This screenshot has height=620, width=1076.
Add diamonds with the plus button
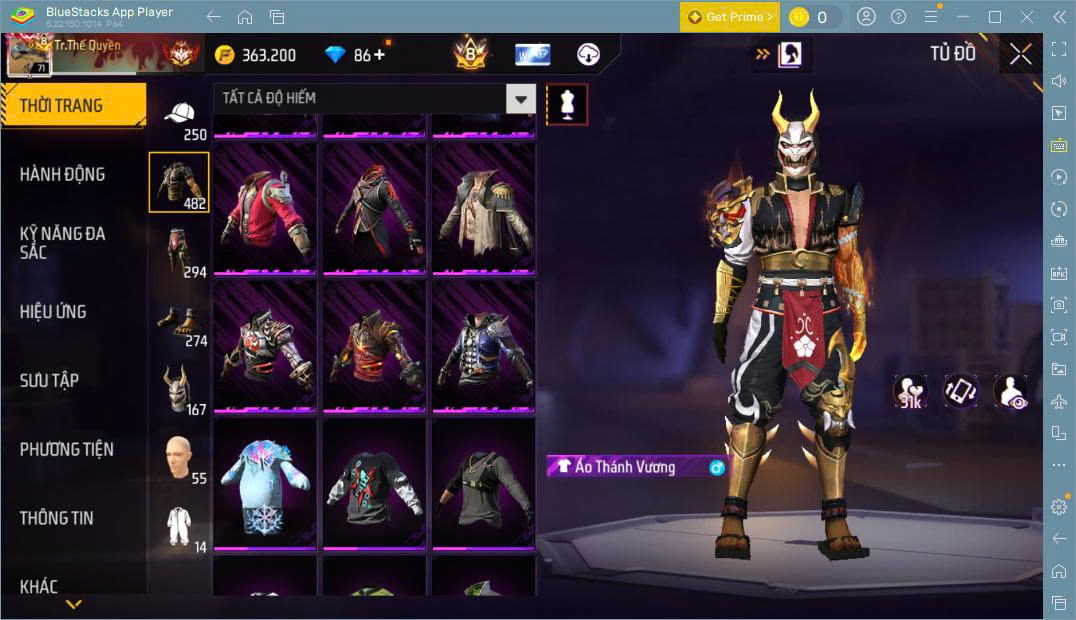[x=380, y=55]
